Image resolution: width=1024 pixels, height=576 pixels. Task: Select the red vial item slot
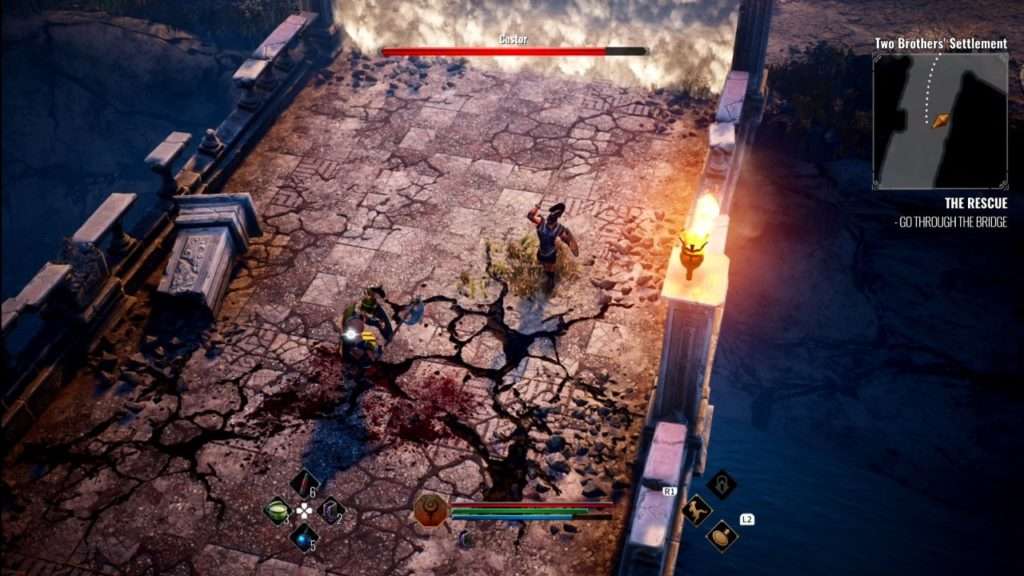[303, 484]
